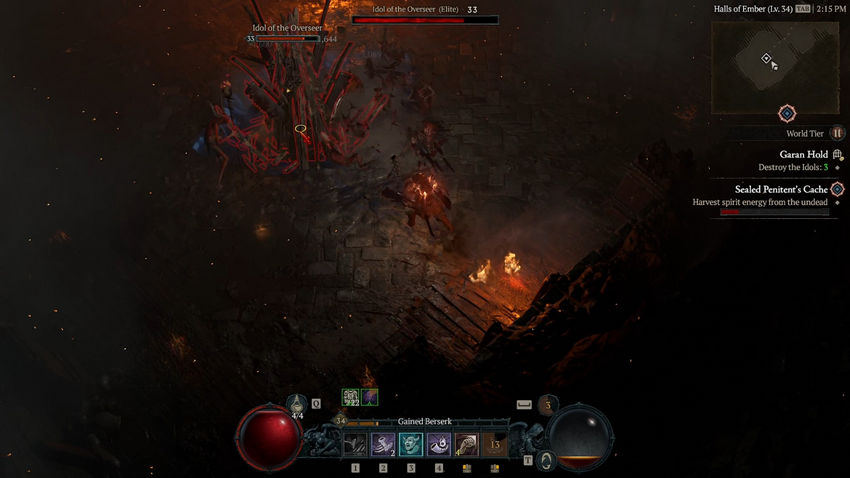Select the last skill slot on cooldown
Image resolution: width=850 pixels, height=478 pixels.
(495, 444)
